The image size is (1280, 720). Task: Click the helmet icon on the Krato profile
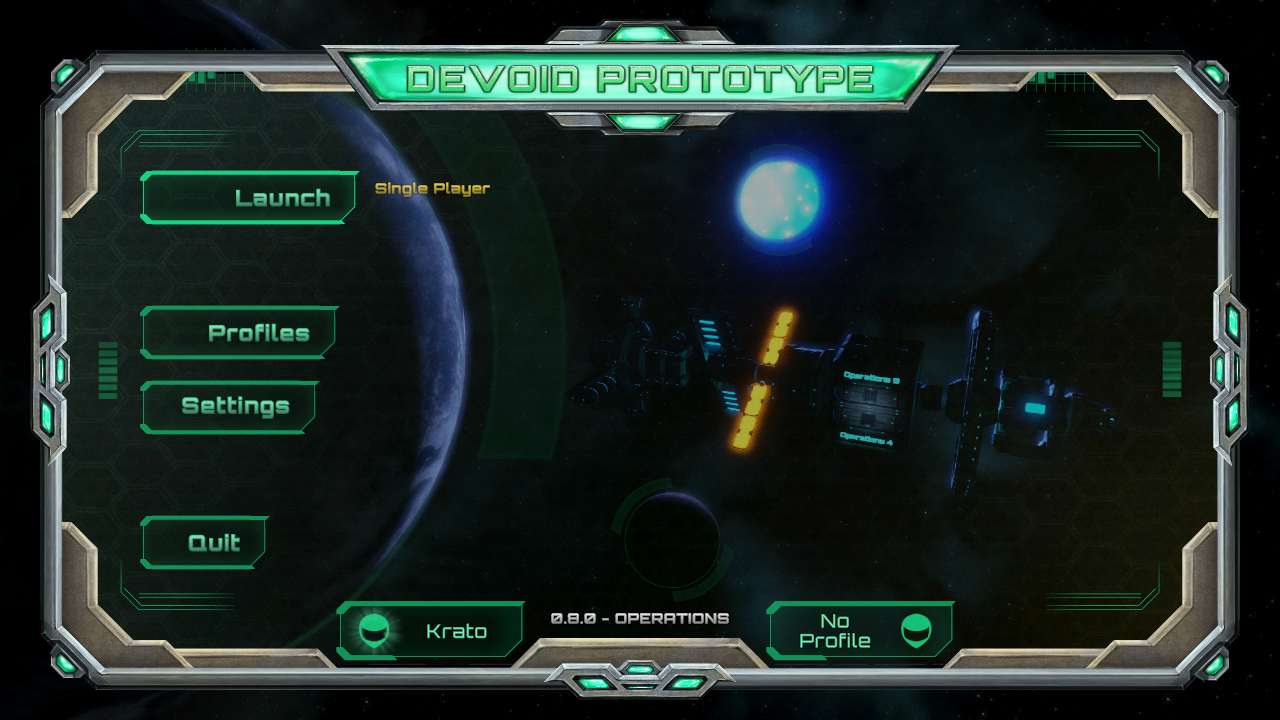point(373,630)
